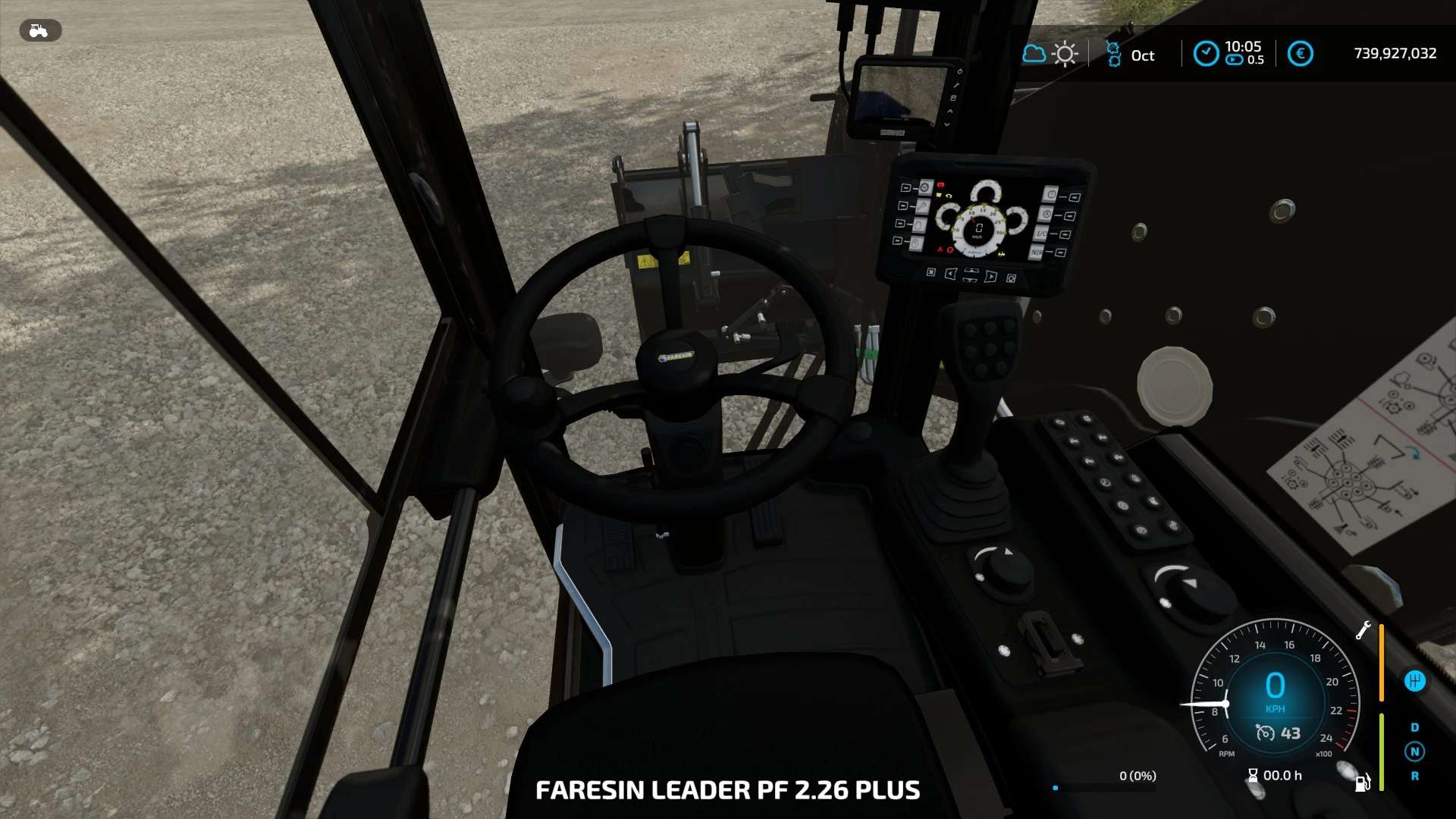The width and height of the screenshot is (1456, 819).
Task: Open the weather forecast icon
Action: (x=1050, y=54)
